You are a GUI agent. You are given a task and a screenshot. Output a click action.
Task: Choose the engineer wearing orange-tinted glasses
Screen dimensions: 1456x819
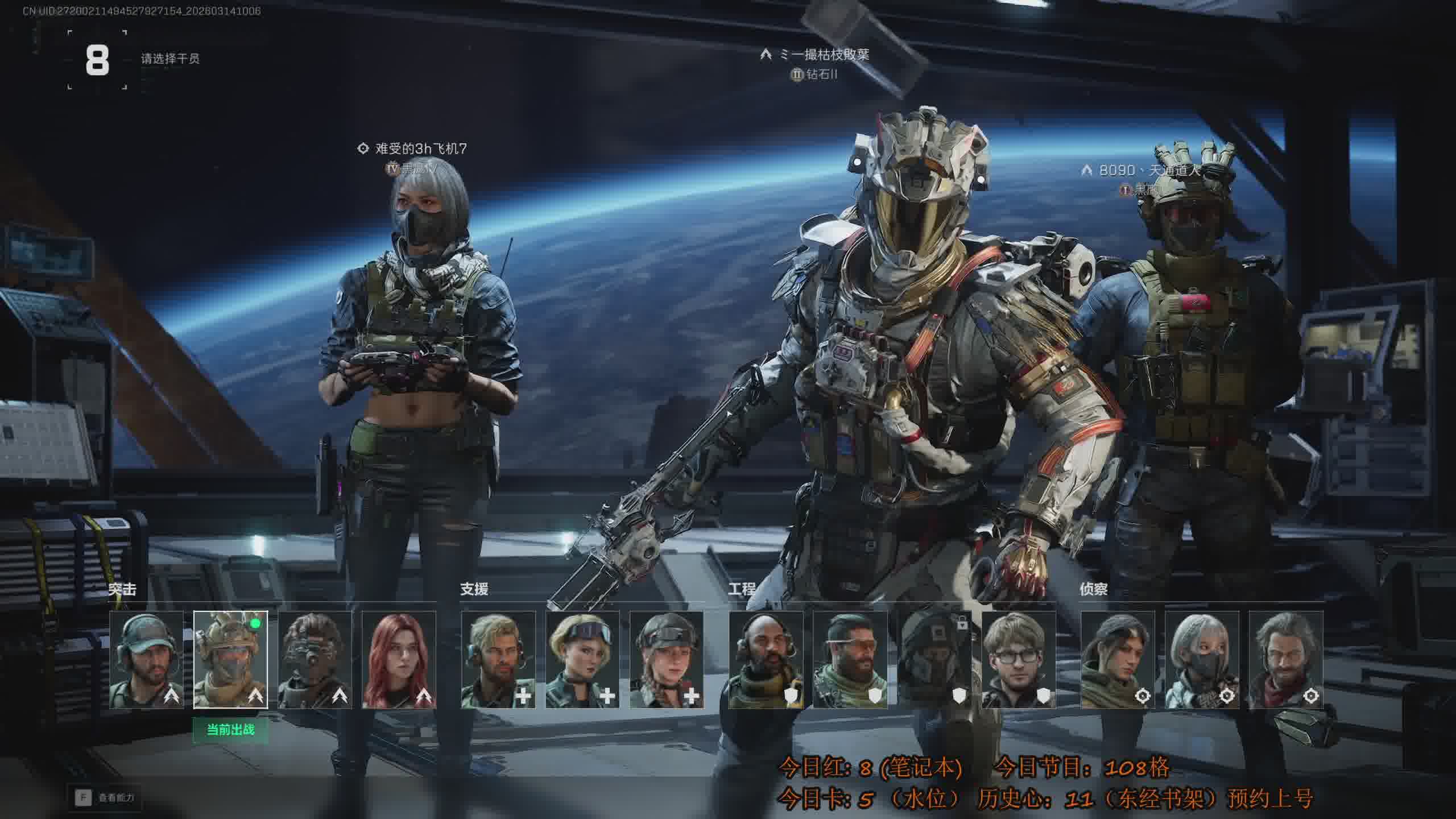point(850,660)
